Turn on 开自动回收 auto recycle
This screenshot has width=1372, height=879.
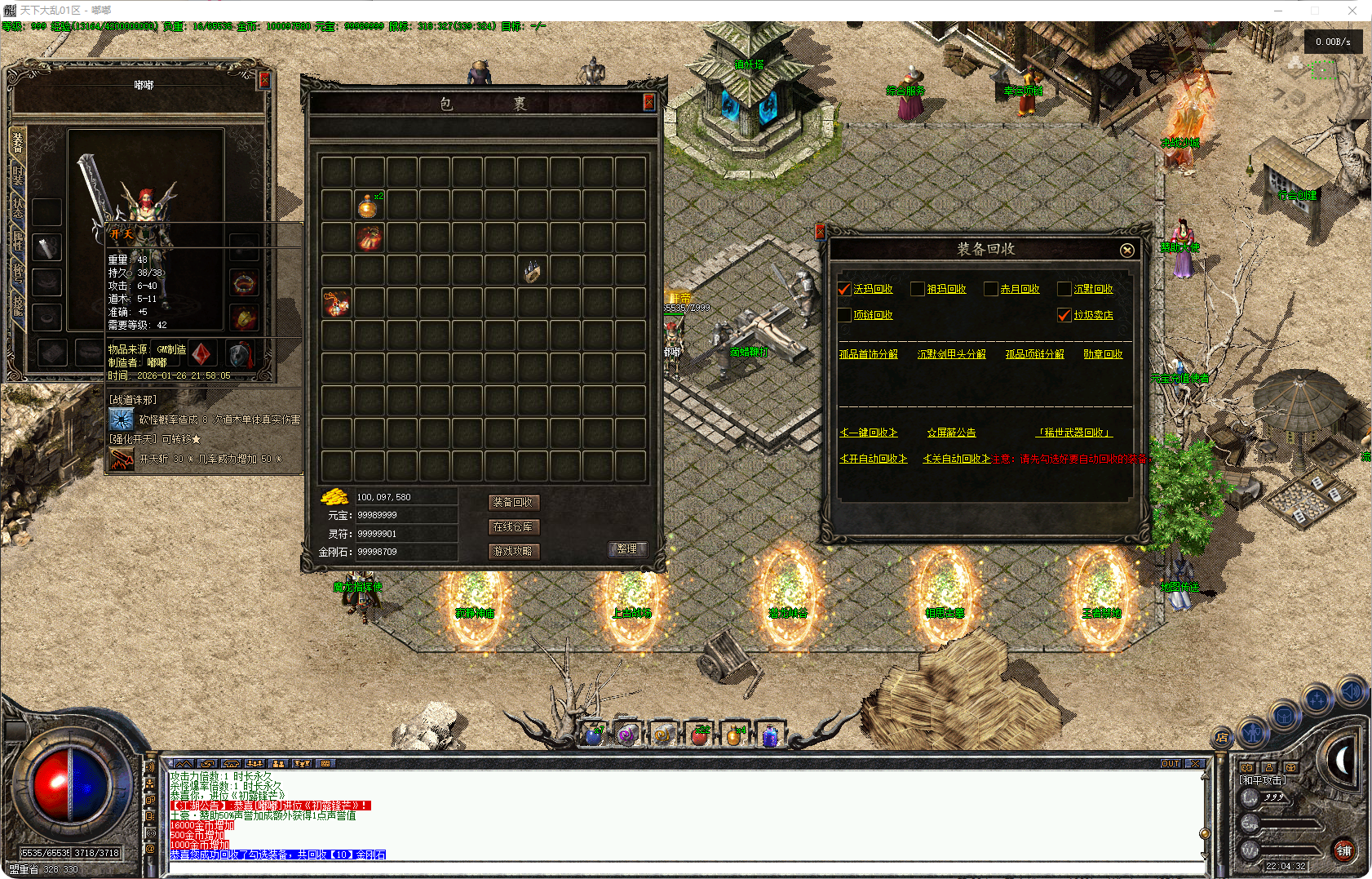[x=874, y=459]
